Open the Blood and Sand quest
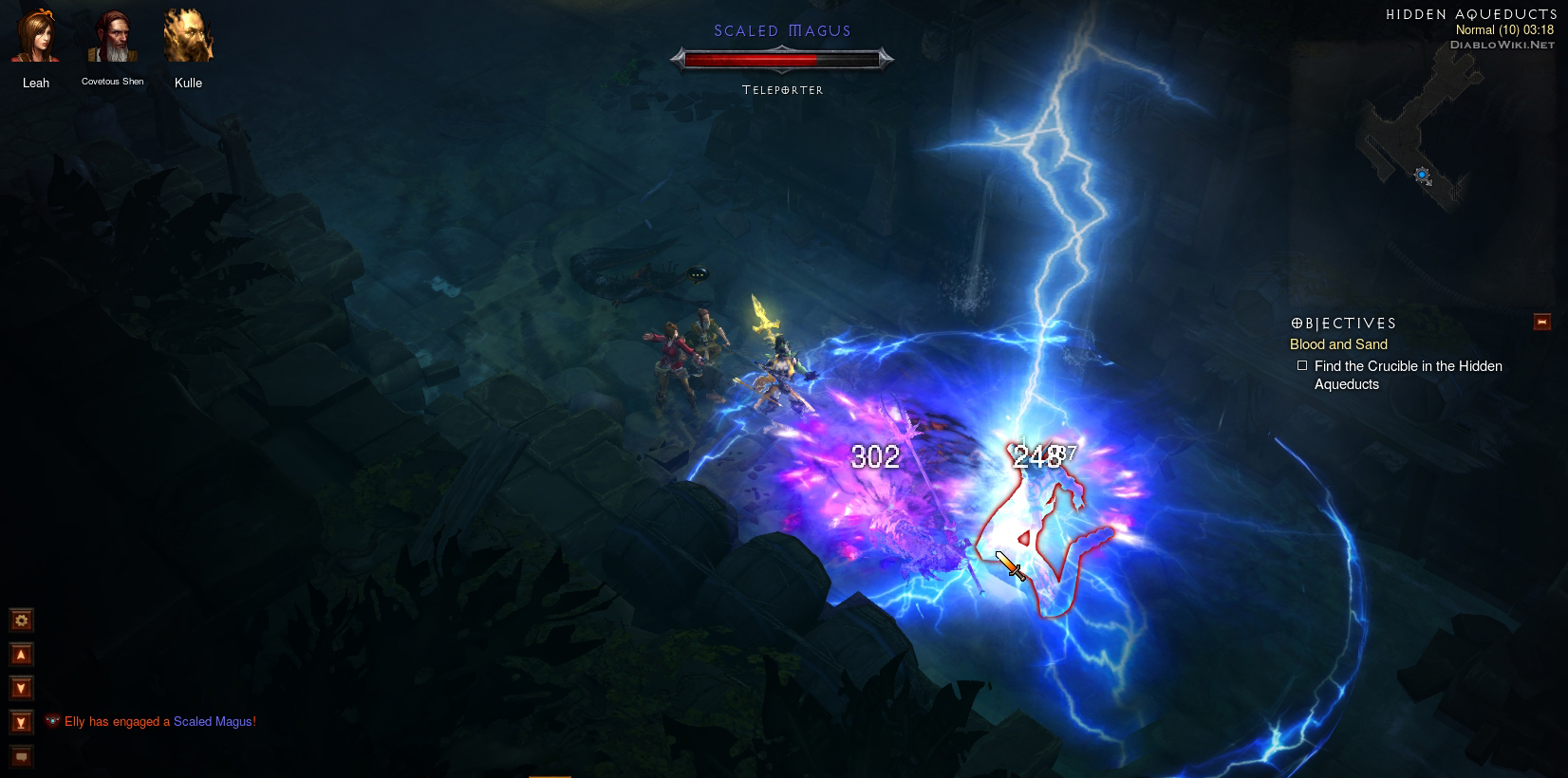Image resolution: width=1568 pixels, height=778 pixels. coord(1338,344)
